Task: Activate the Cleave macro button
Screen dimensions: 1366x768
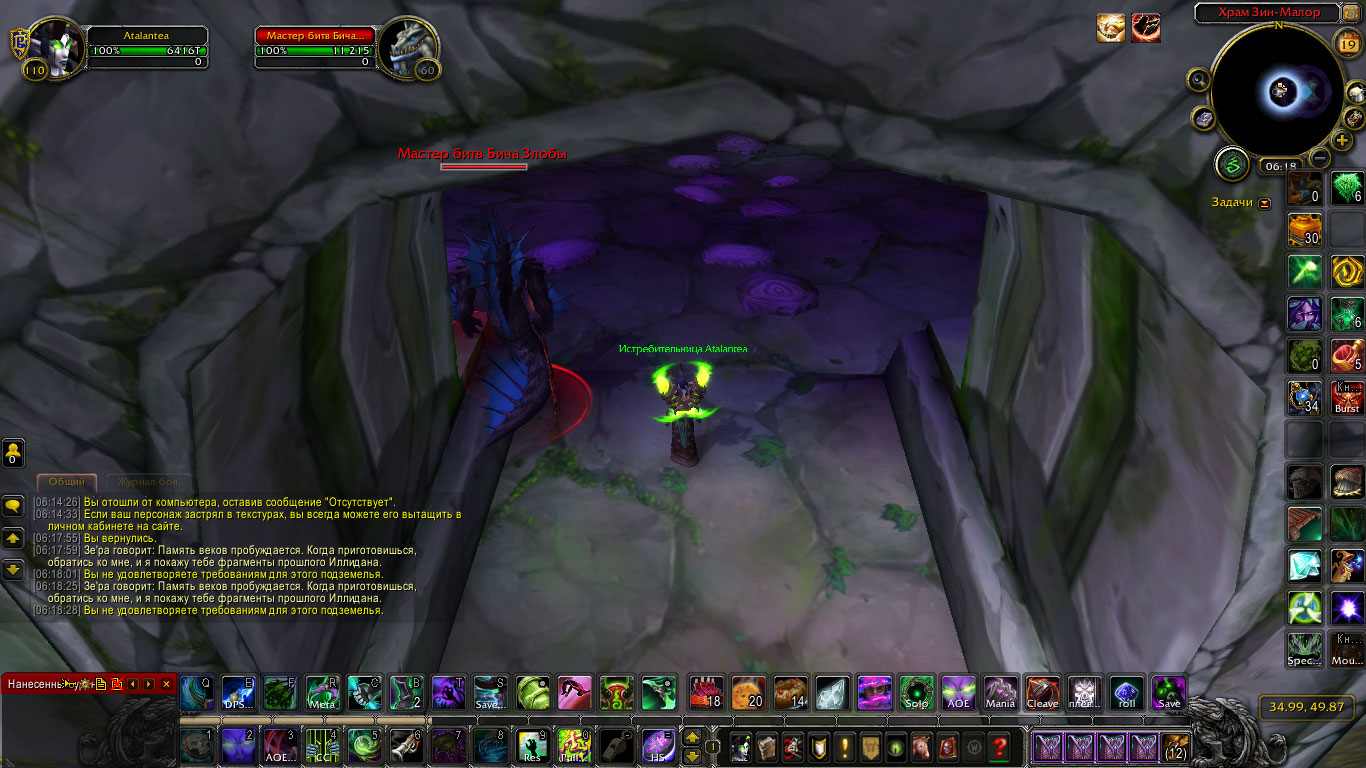Action: pyautogui.click(x=1042, y=692)
